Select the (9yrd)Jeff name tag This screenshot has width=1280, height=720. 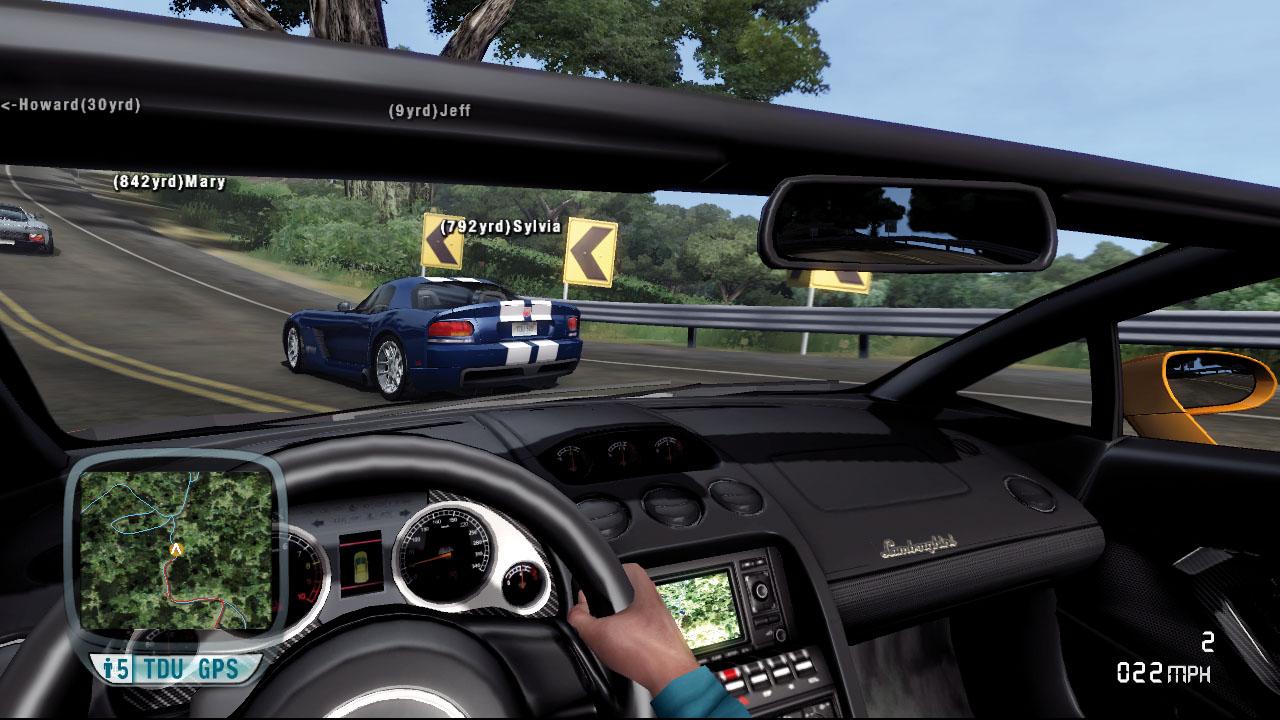click(432, 112)
